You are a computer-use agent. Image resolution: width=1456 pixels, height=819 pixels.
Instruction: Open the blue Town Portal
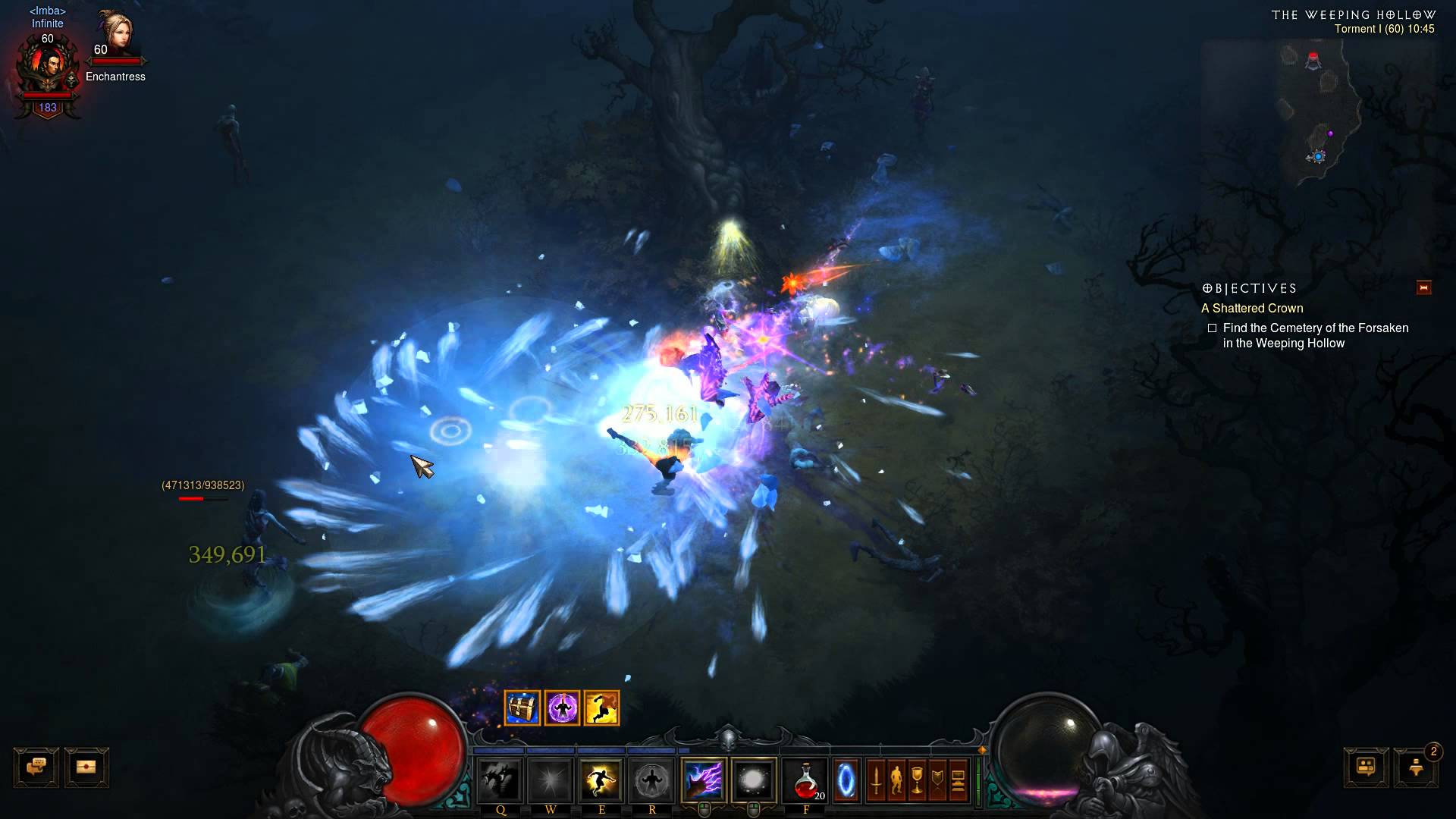(847, 780)
